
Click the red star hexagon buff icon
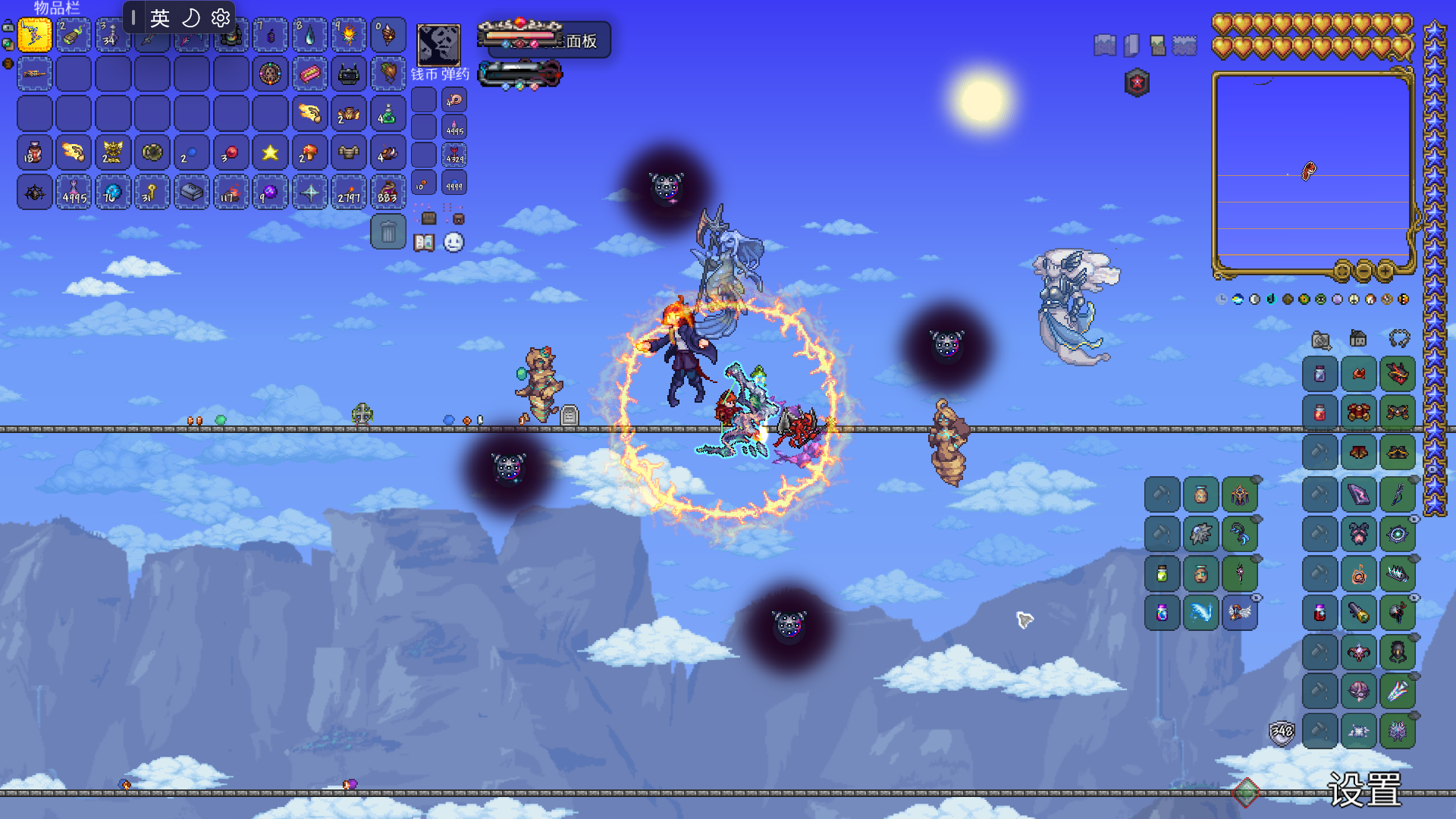pos(1137,83)
